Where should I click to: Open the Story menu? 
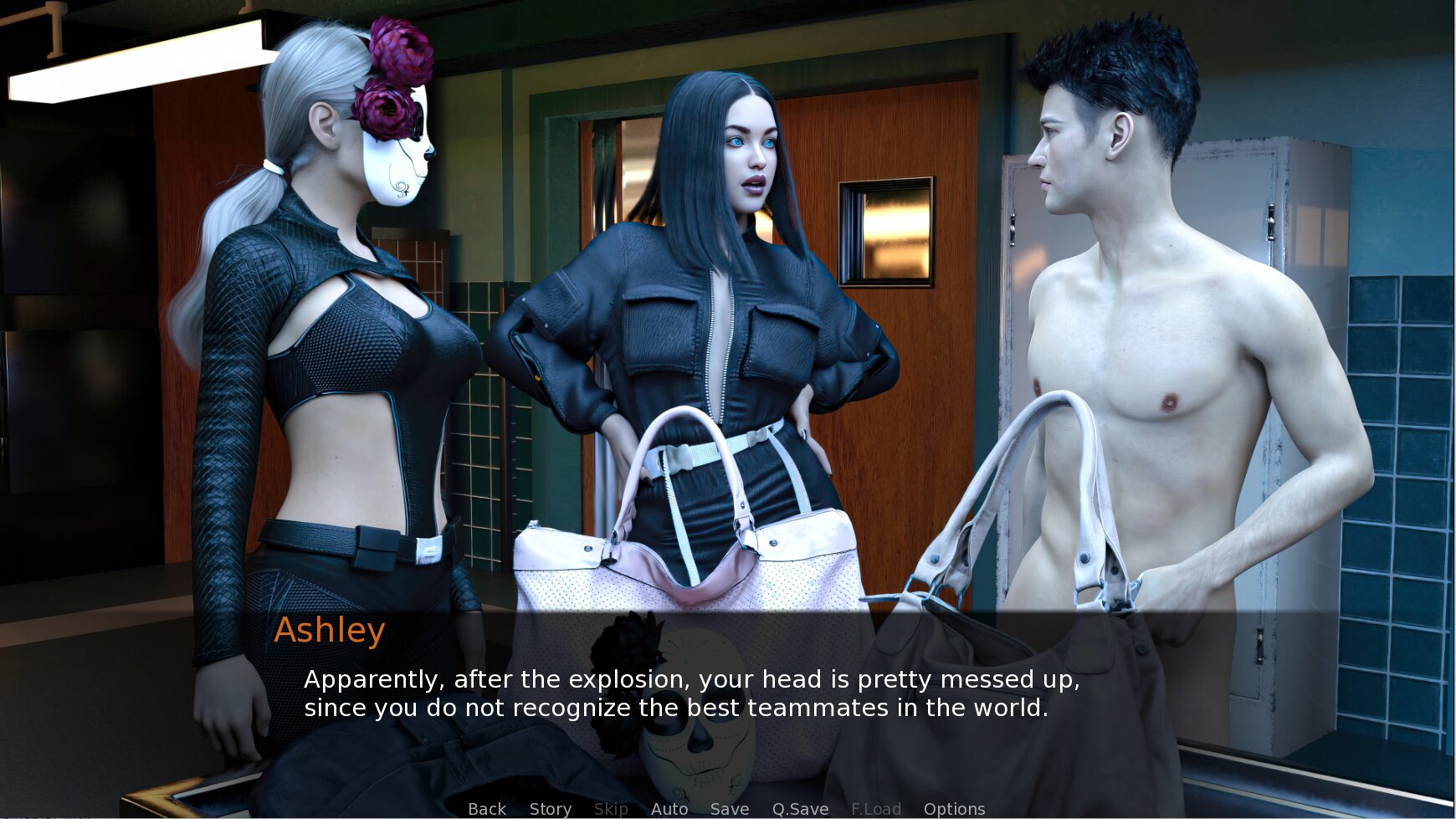click(550, 808)
